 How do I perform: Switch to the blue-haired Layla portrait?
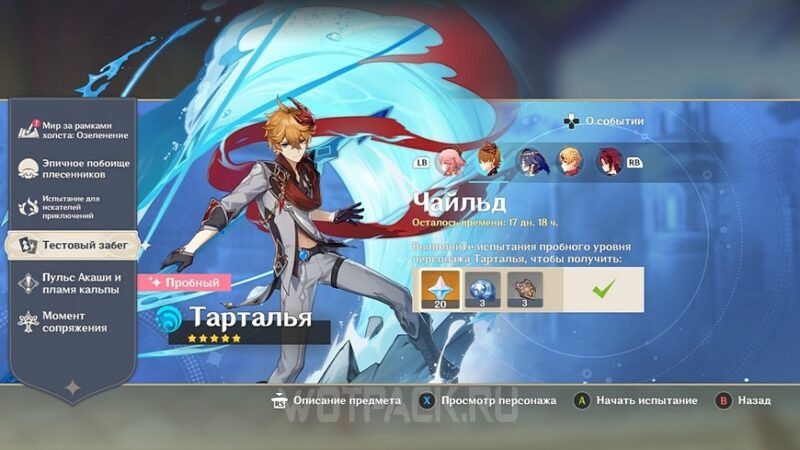[529, 161]
